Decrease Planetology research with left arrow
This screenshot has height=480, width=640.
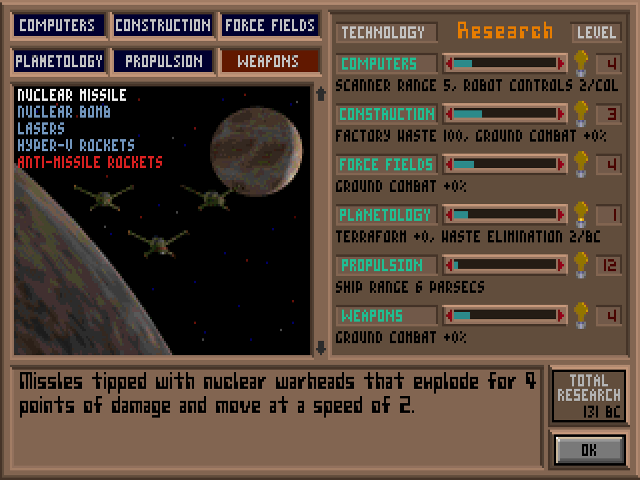(449, 215)
